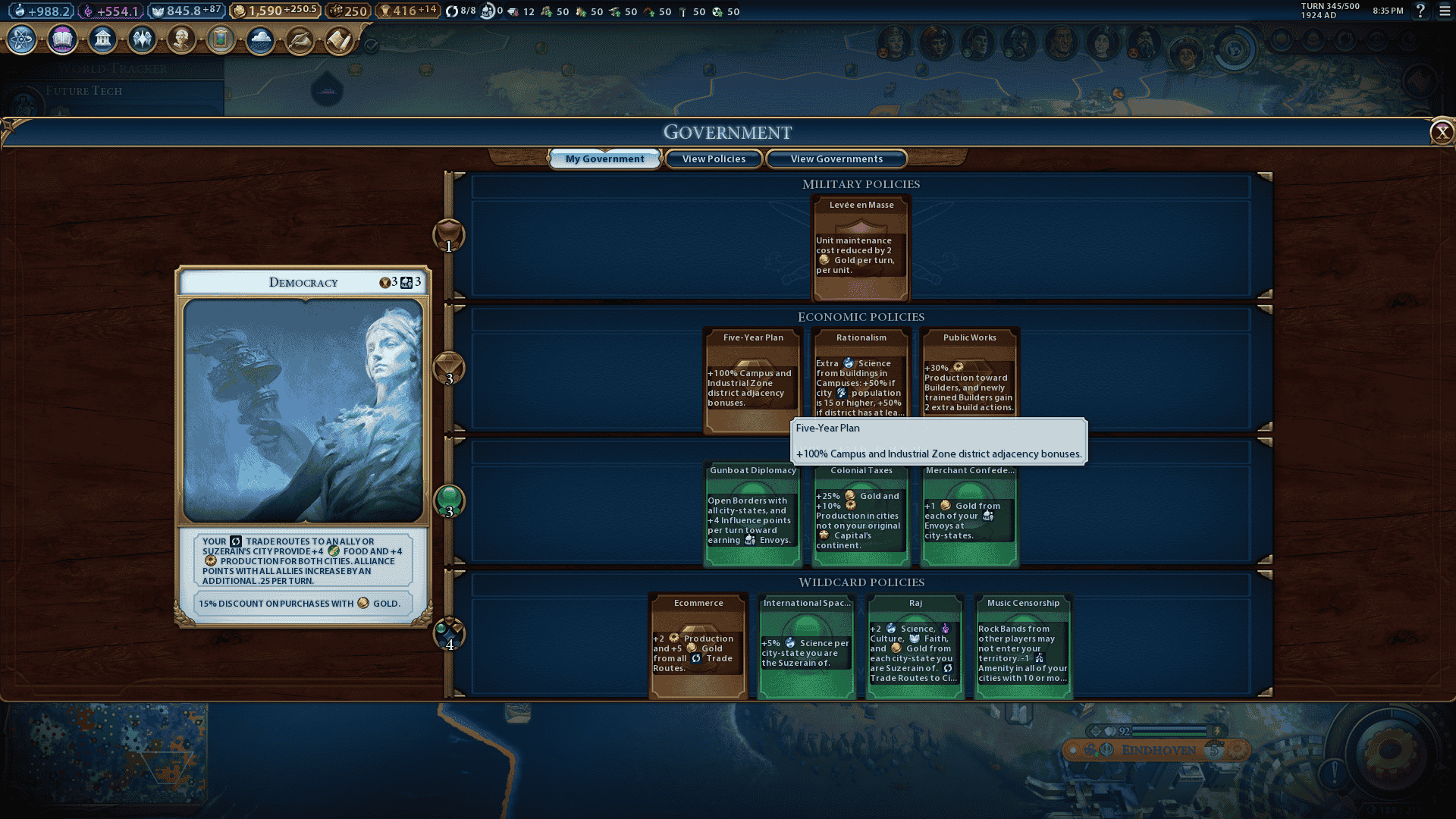Open the culture civics tree button
Image resolution: width=1456 pixels, height=819 pixels.
coord(62,39)
